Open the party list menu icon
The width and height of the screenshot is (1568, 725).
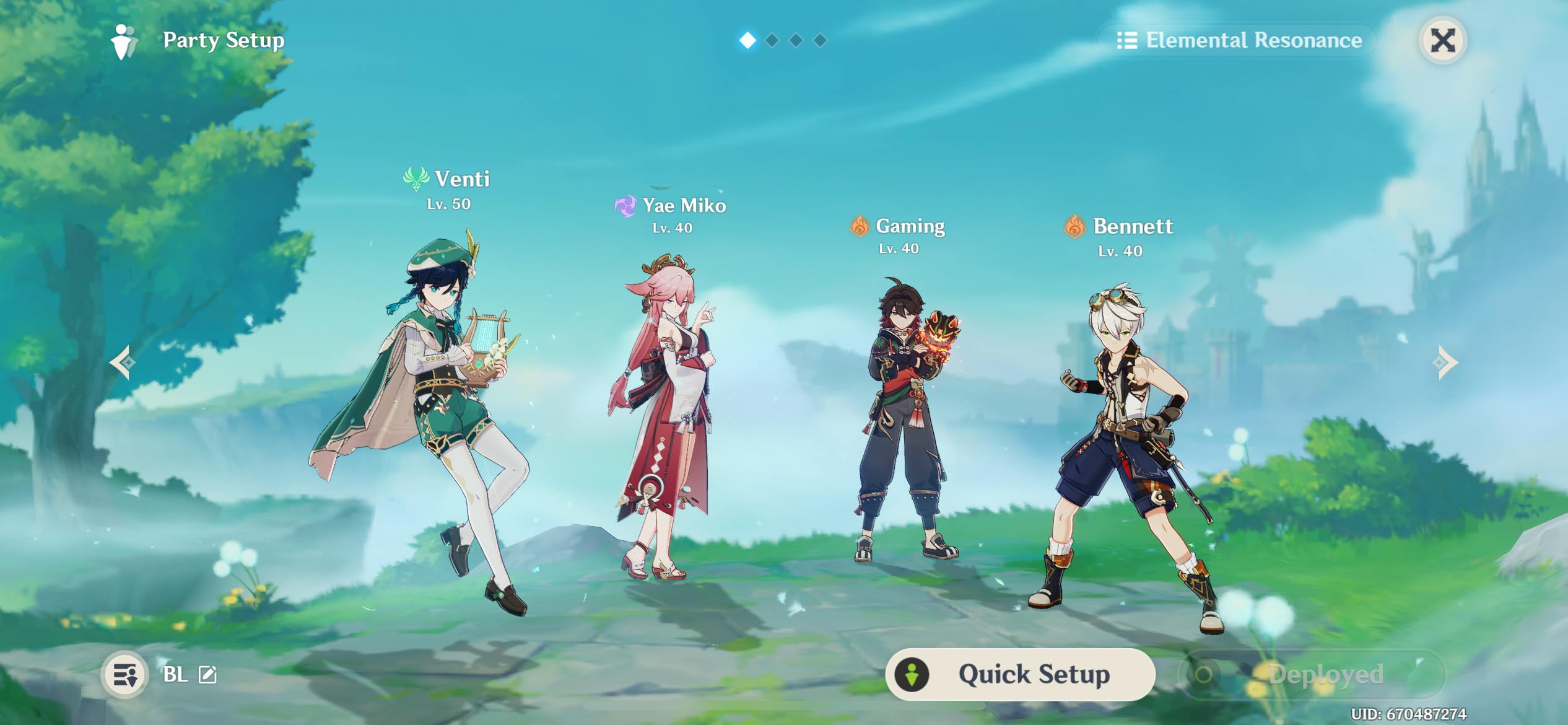(x=125, y=674)
